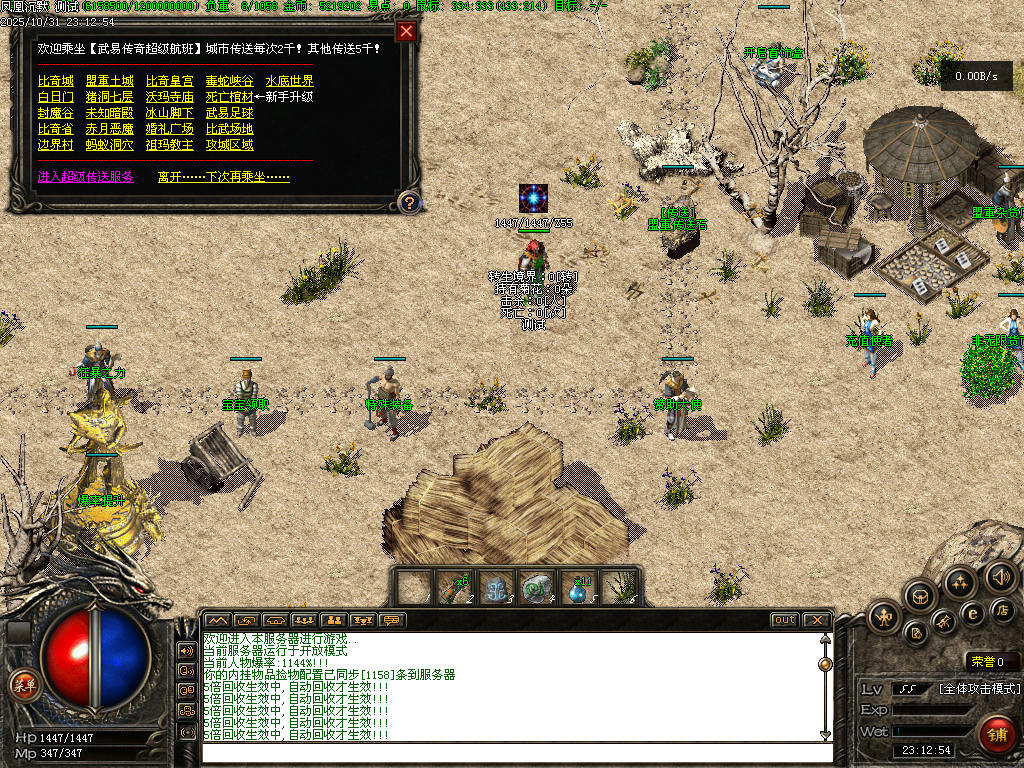Screen dimensions: 1024x768
Task: Pick the 水底世界 teleport option
Action: (x=289, y=81)
